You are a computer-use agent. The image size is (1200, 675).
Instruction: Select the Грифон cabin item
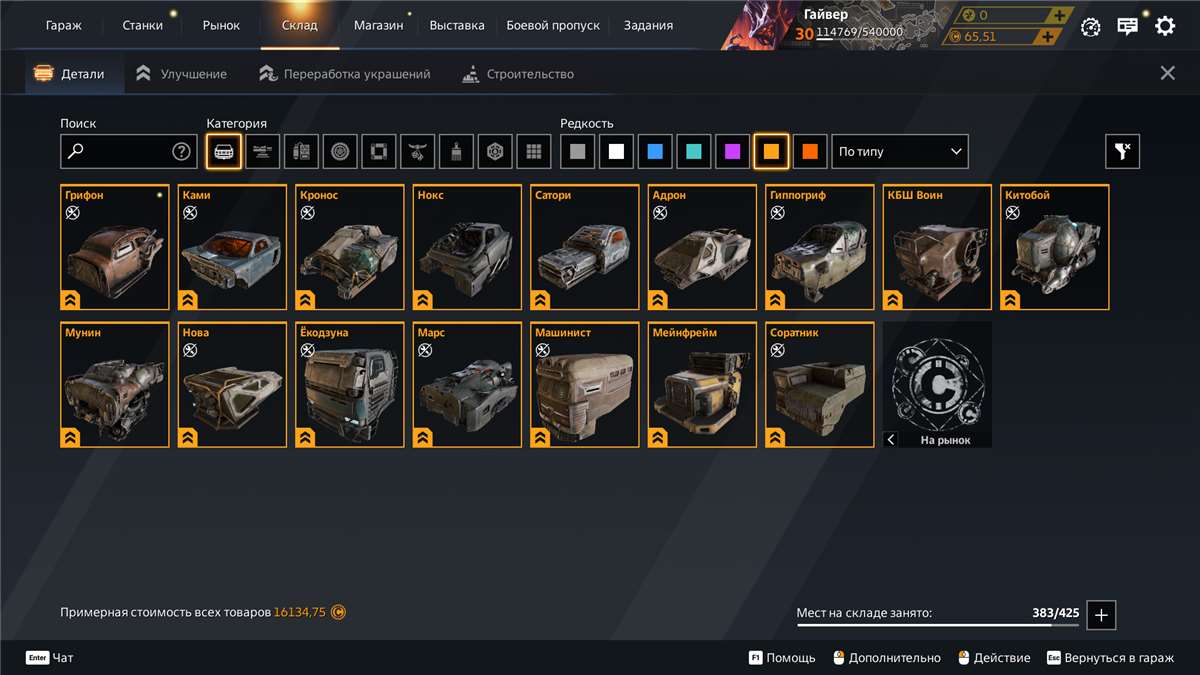(115, 247)
